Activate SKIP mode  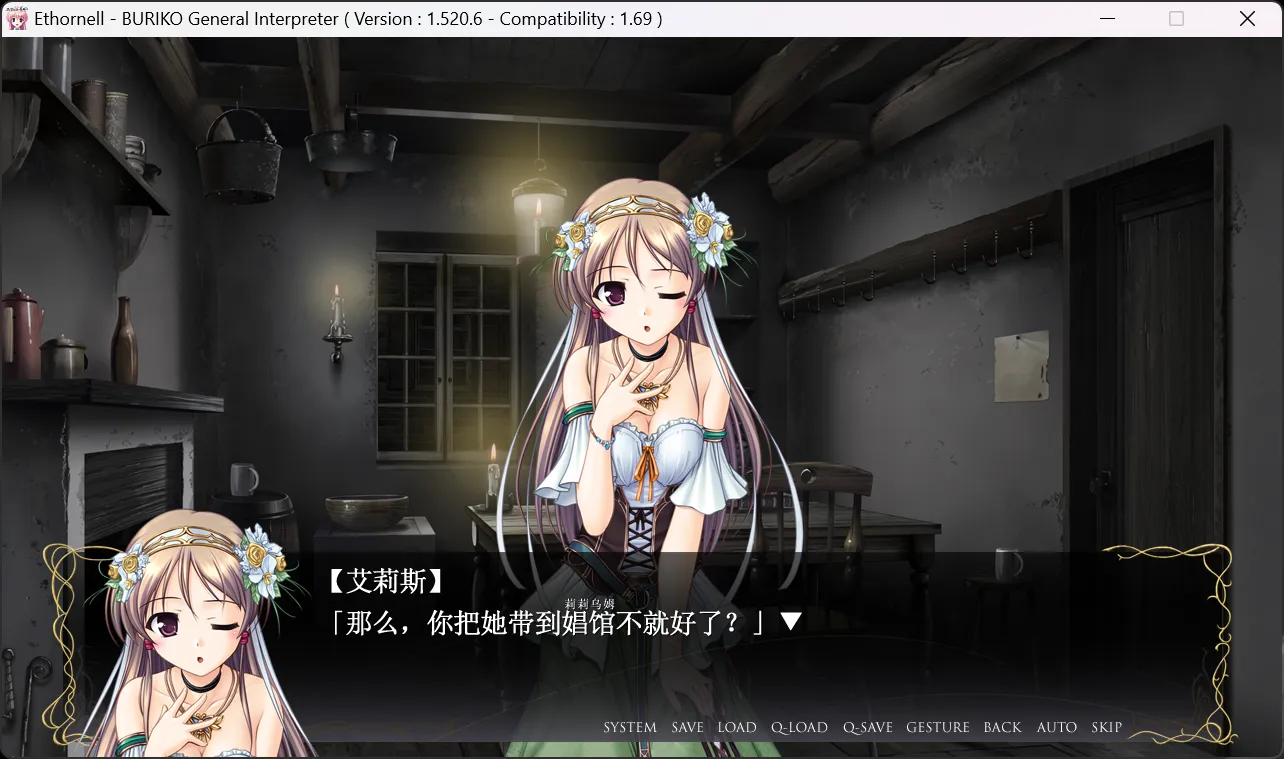coord(1106,727)
